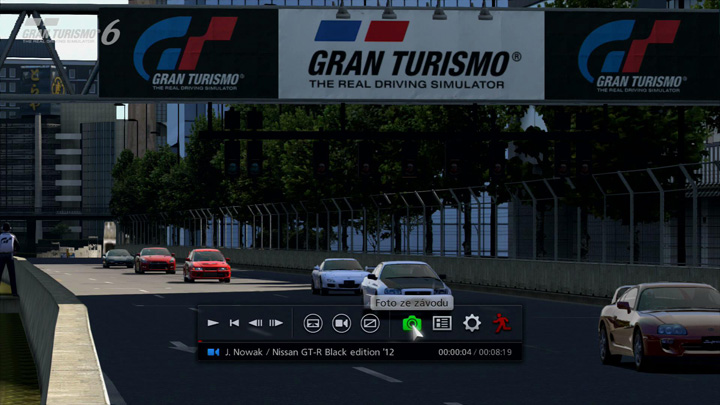
Task: Exit the replay with red running-man icon
Action: 501,323
